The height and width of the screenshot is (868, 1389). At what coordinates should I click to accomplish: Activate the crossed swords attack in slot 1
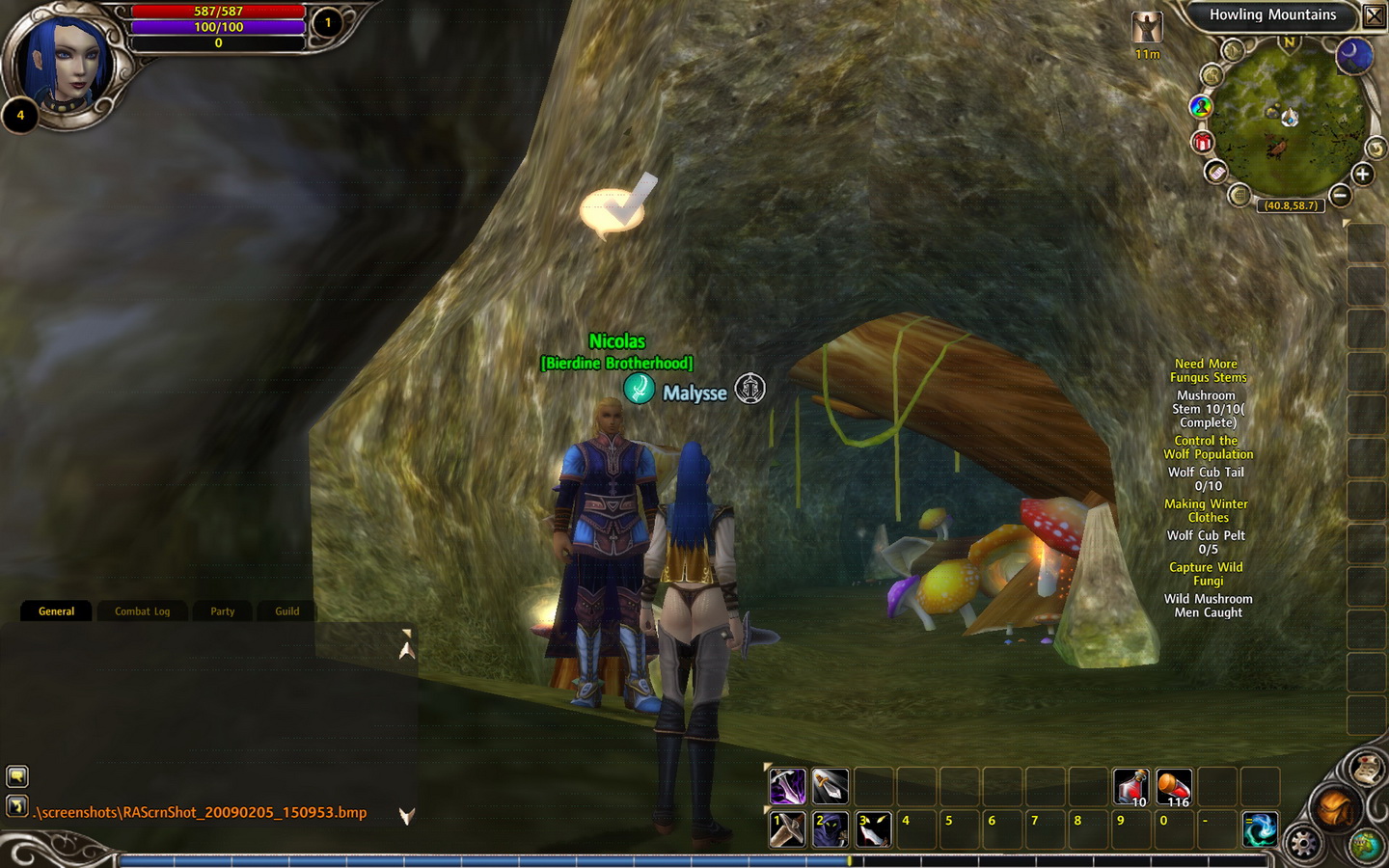pos(787,829)
